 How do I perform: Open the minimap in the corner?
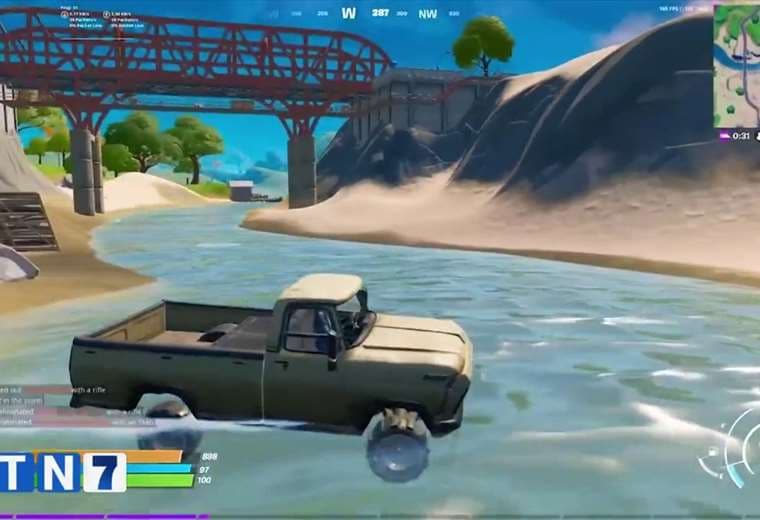point(737,65)
